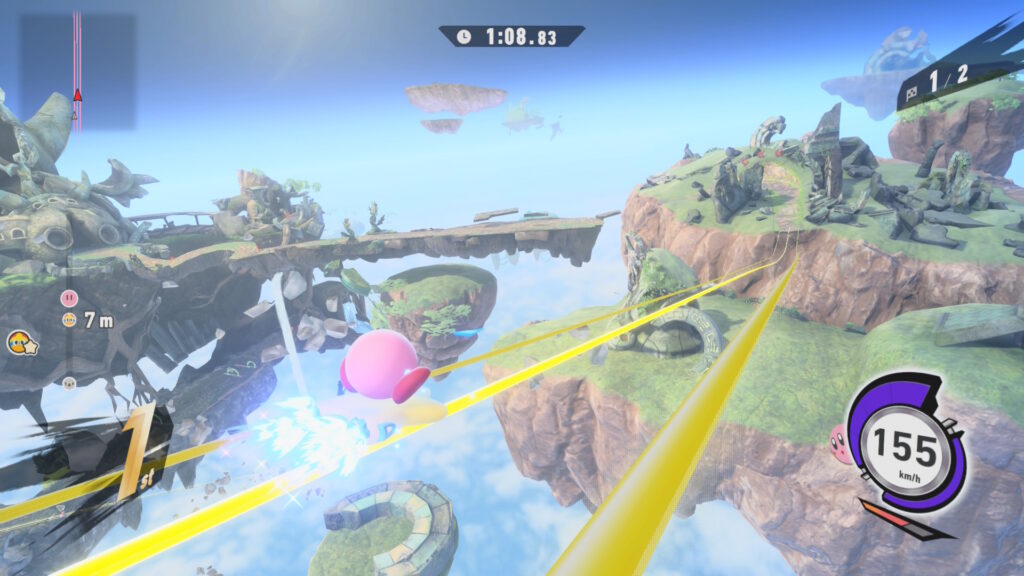
Task: Select the King Dedede rival icon with star
Action: tap(19, 342)
